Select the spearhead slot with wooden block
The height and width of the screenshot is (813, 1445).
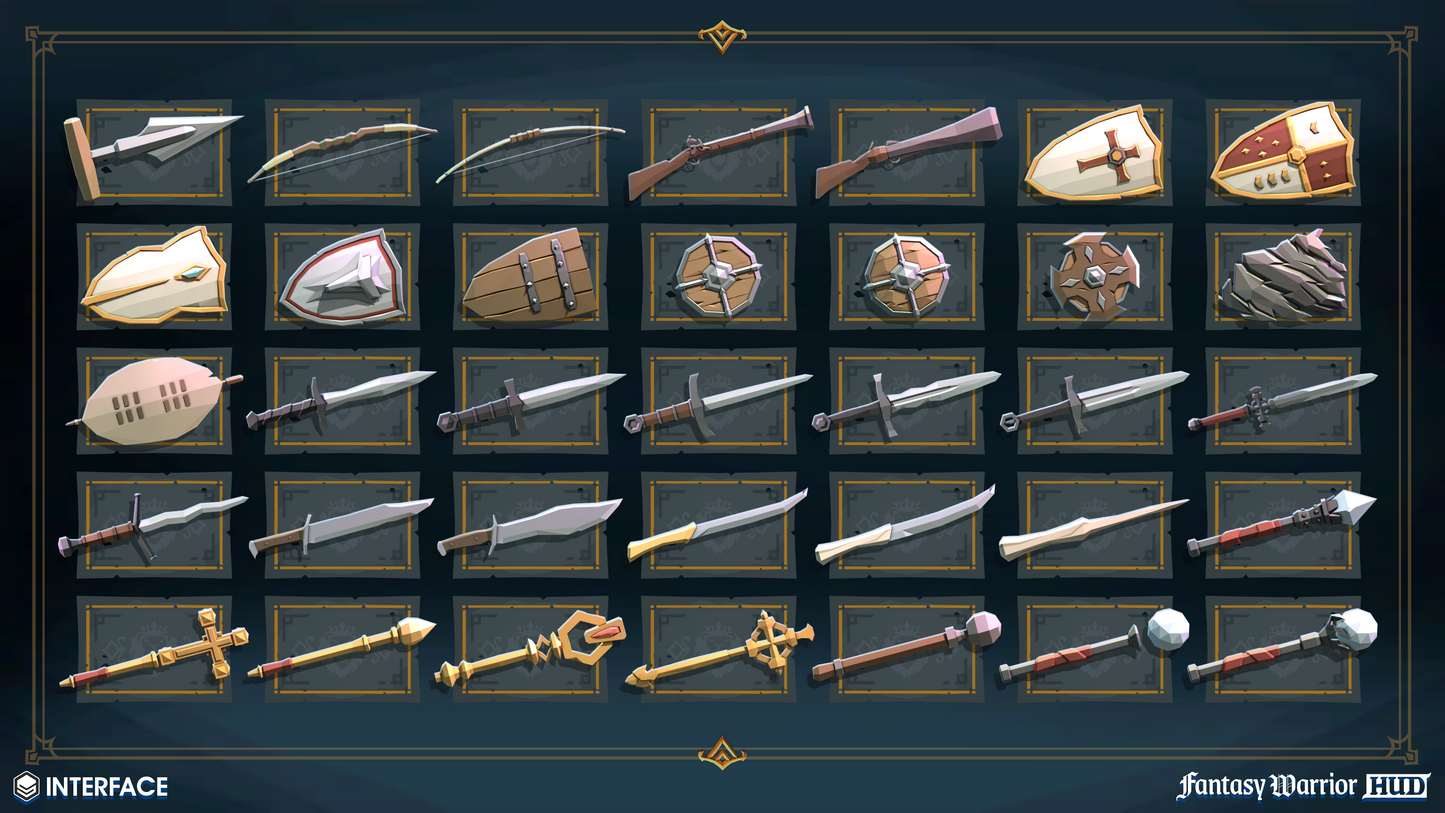(x=154, y=152)
